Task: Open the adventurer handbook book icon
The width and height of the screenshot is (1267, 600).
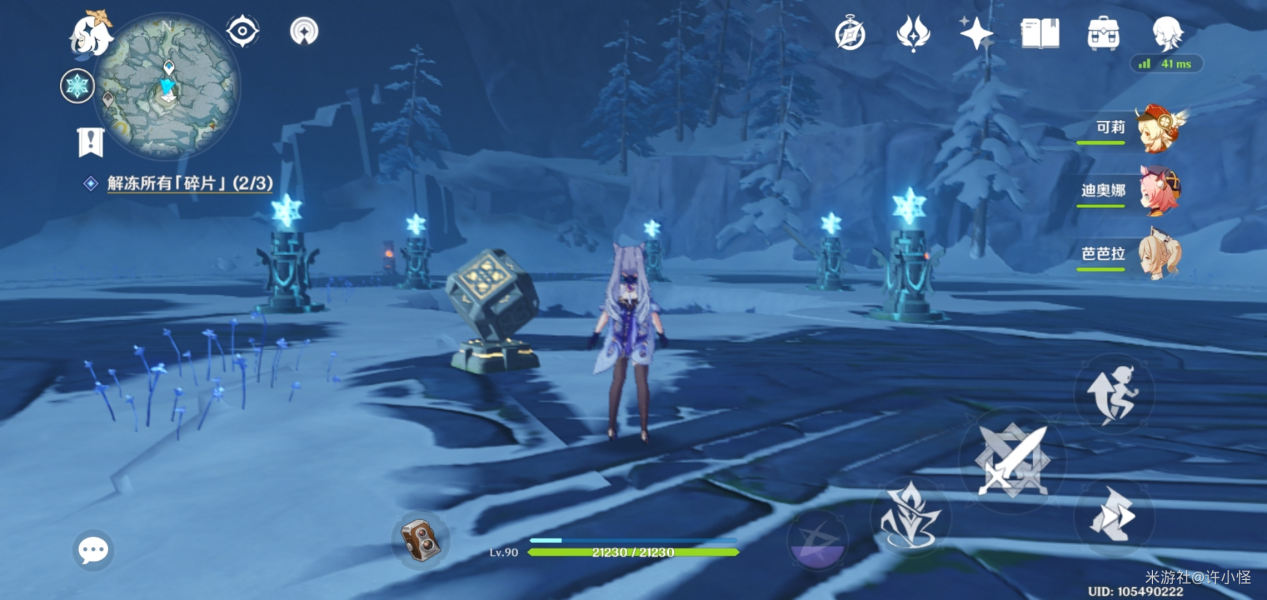Action: click(1040, 34)
